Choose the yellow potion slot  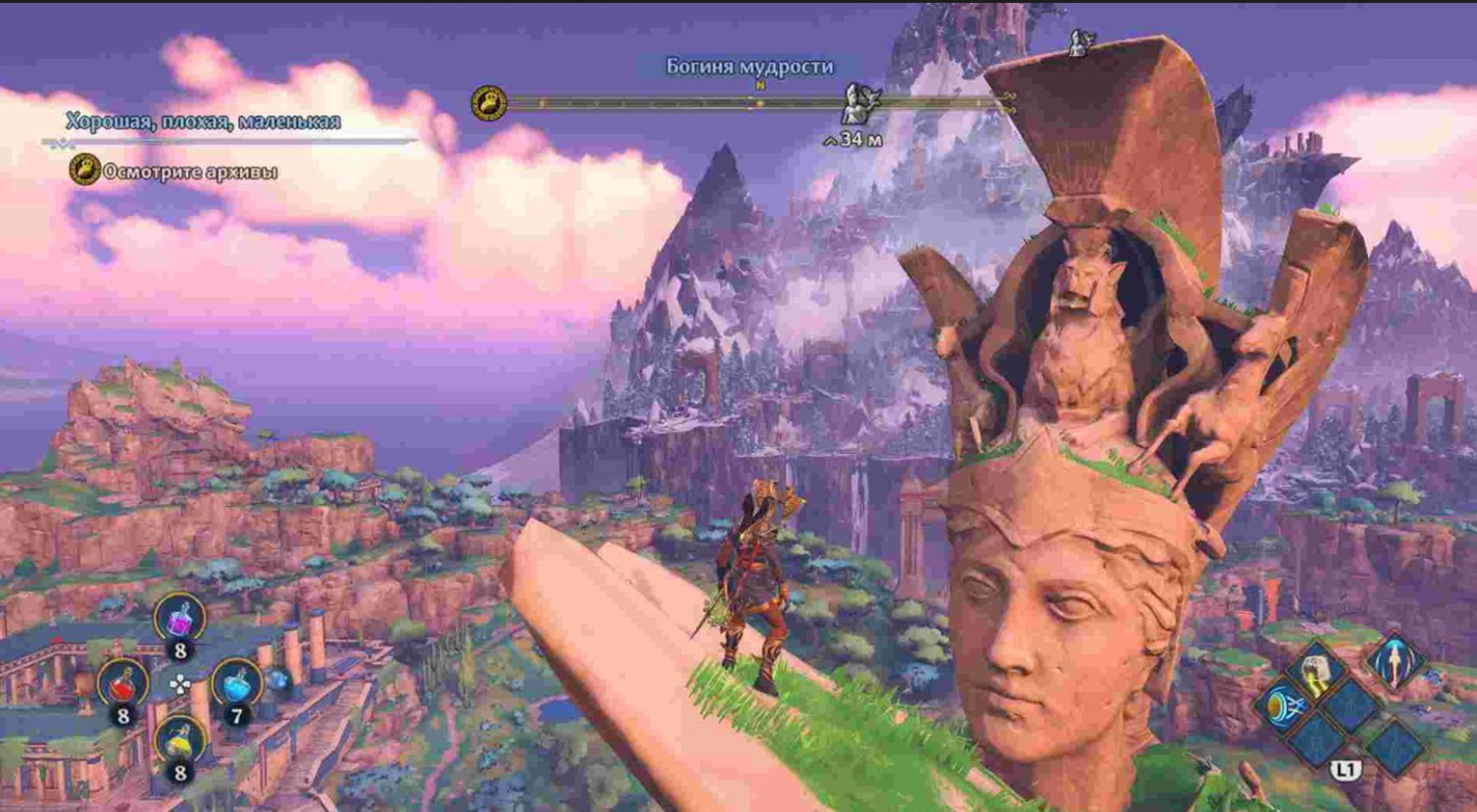(179, 742)
